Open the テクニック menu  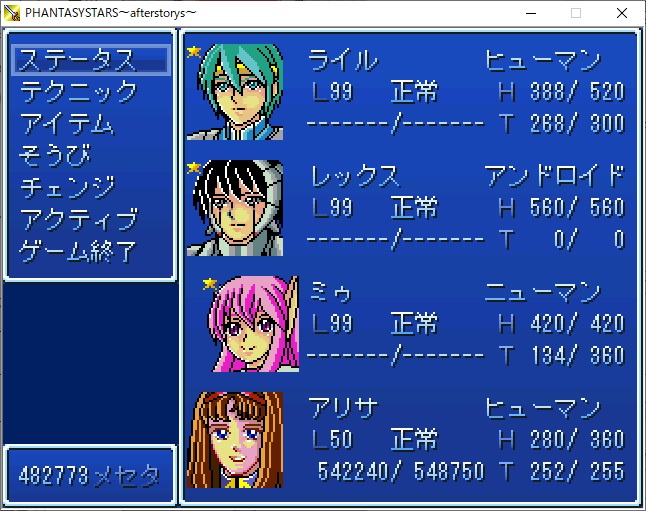tap(79, 92)
